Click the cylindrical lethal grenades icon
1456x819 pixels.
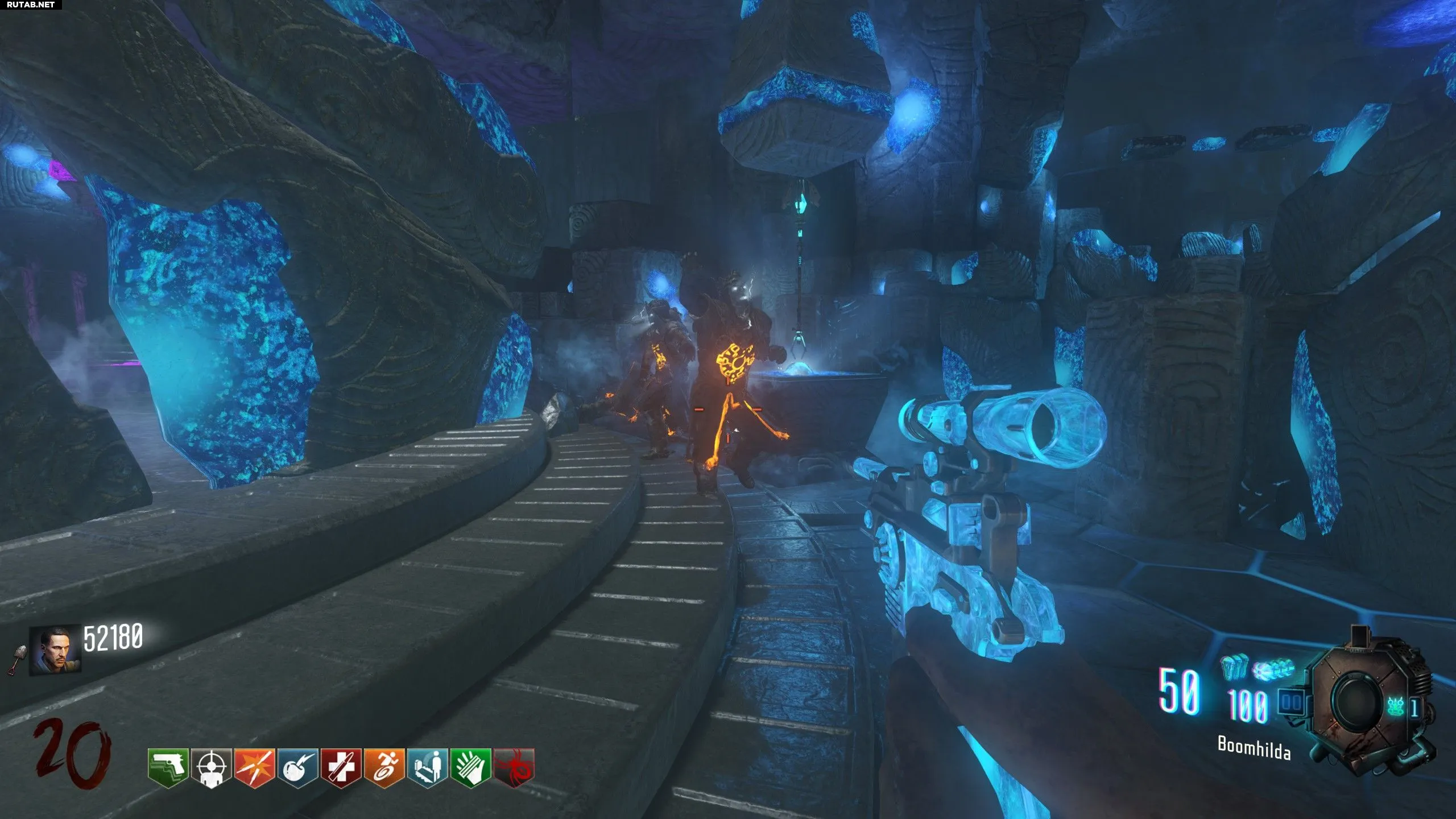1234,668
